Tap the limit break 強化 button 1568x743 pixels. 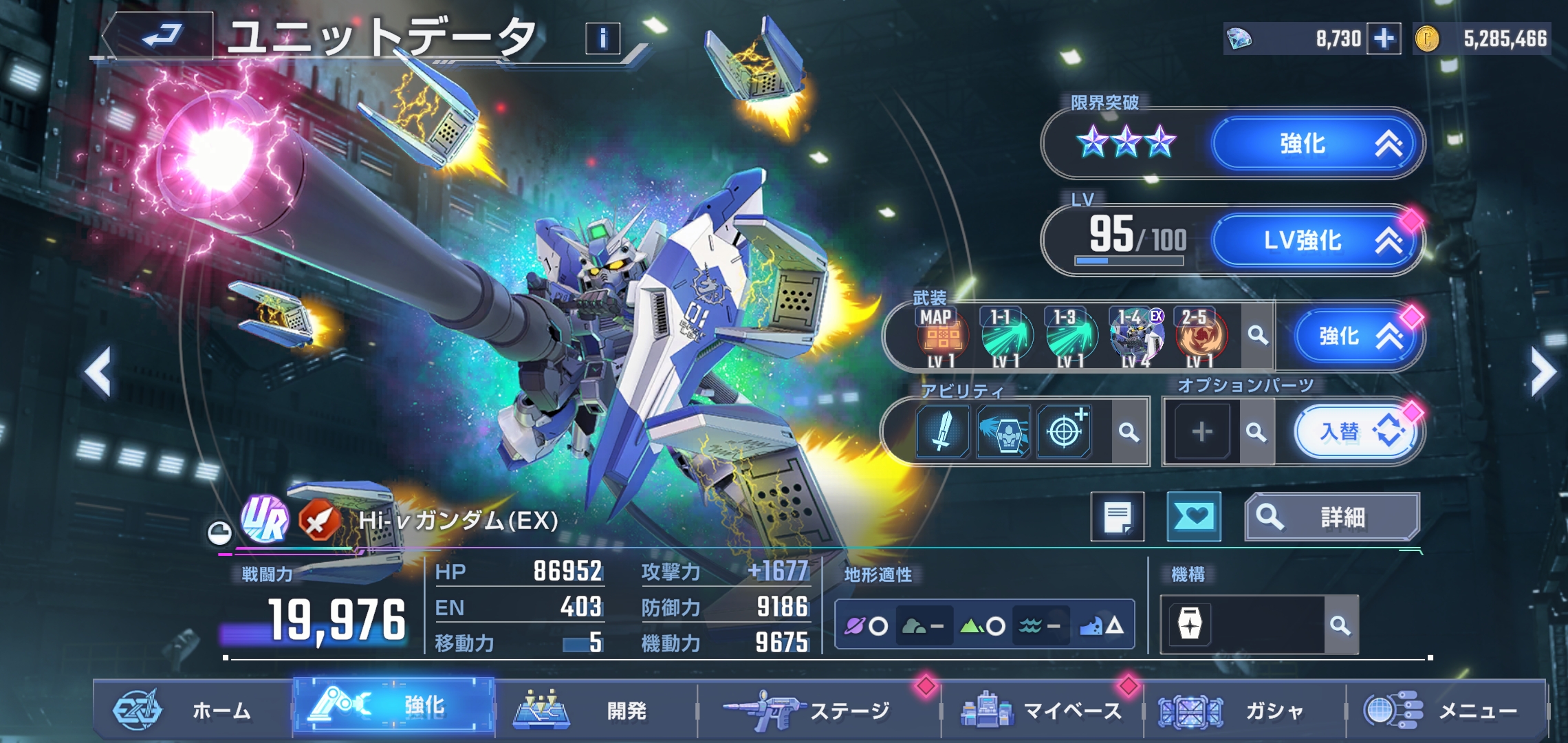1315,144
